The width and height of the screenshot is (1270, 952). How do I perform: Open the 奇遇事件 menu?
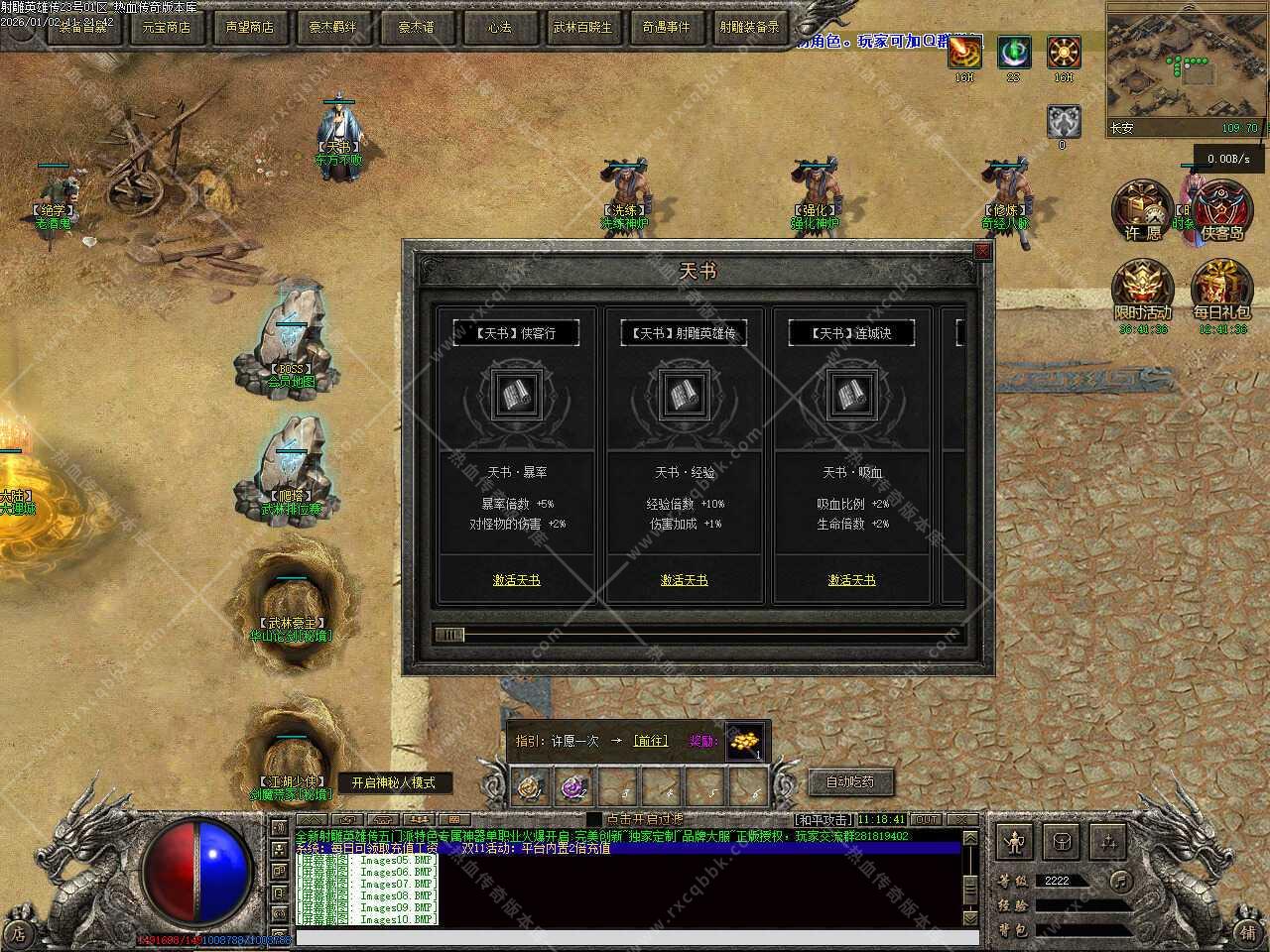665,27
